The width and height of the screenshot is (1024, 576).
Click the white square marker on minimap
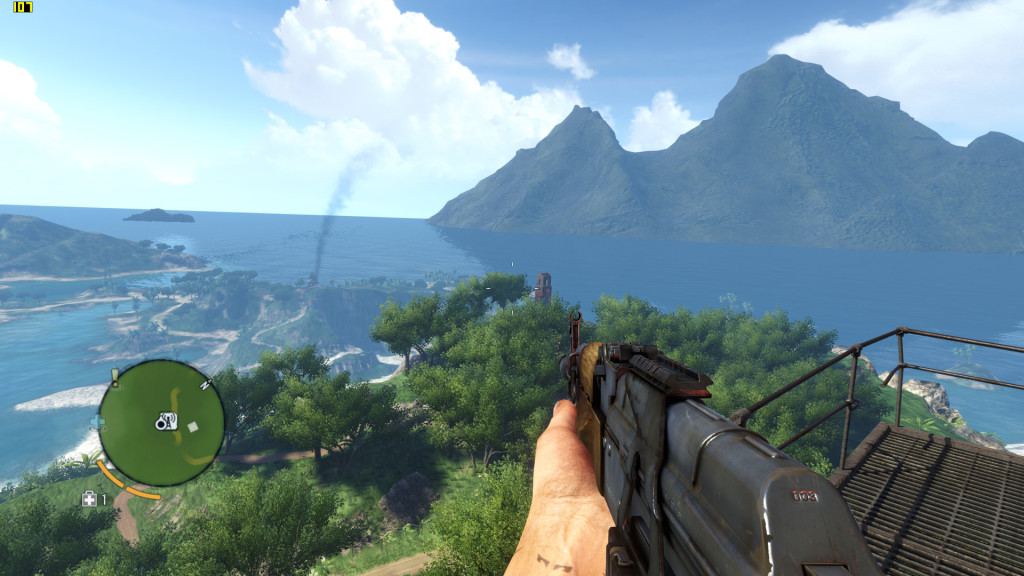coord(193,426)
